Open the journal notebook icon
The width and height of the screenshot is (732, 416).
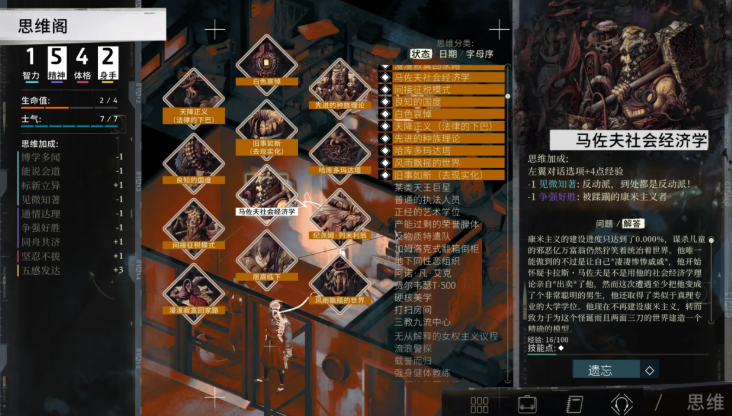click(574, 404)
